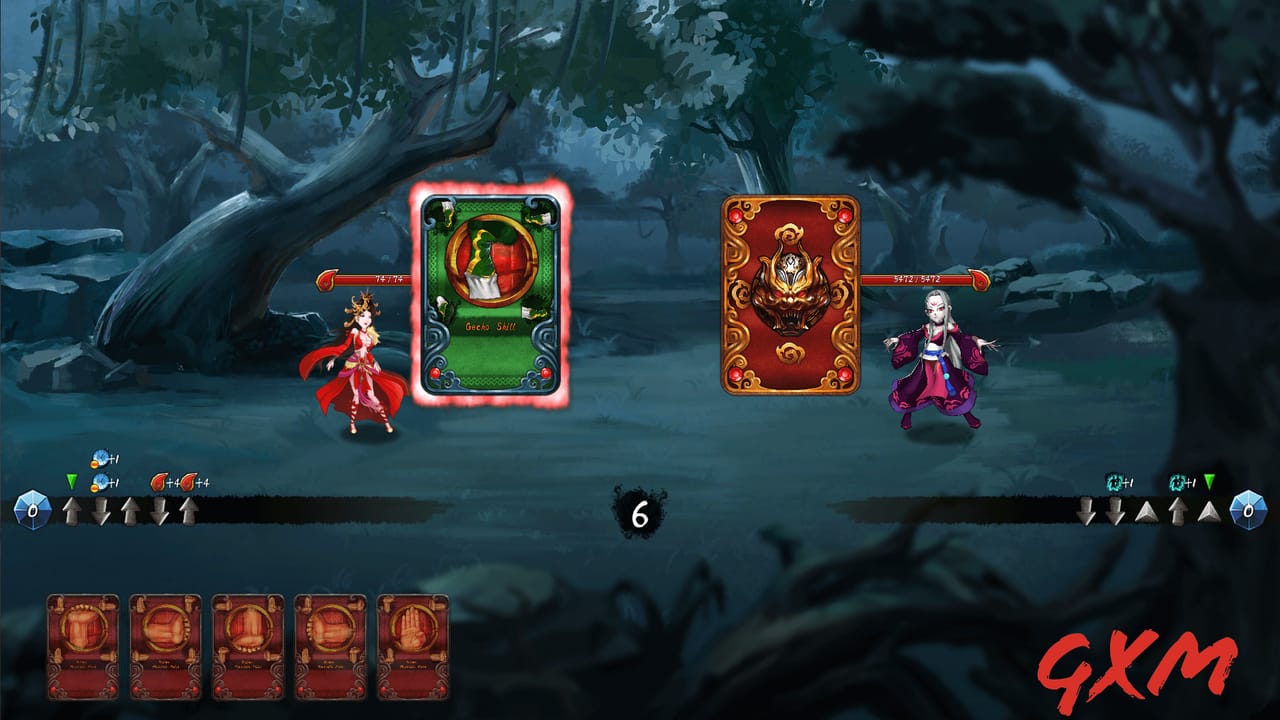Toggle the first up arrow in player's sequence

[x=71, y=510]
